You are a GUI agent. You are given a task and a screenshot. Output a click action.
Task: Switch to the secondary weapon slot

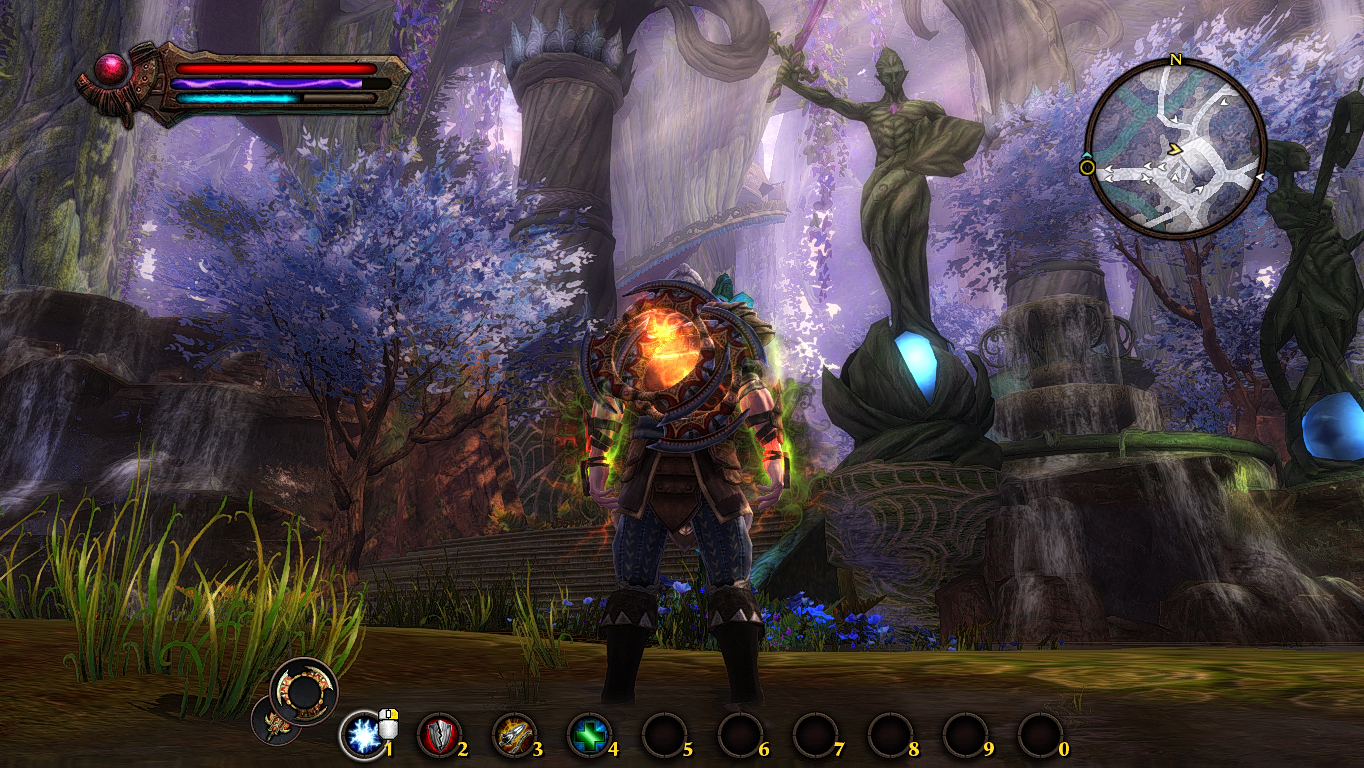point(270,720)
